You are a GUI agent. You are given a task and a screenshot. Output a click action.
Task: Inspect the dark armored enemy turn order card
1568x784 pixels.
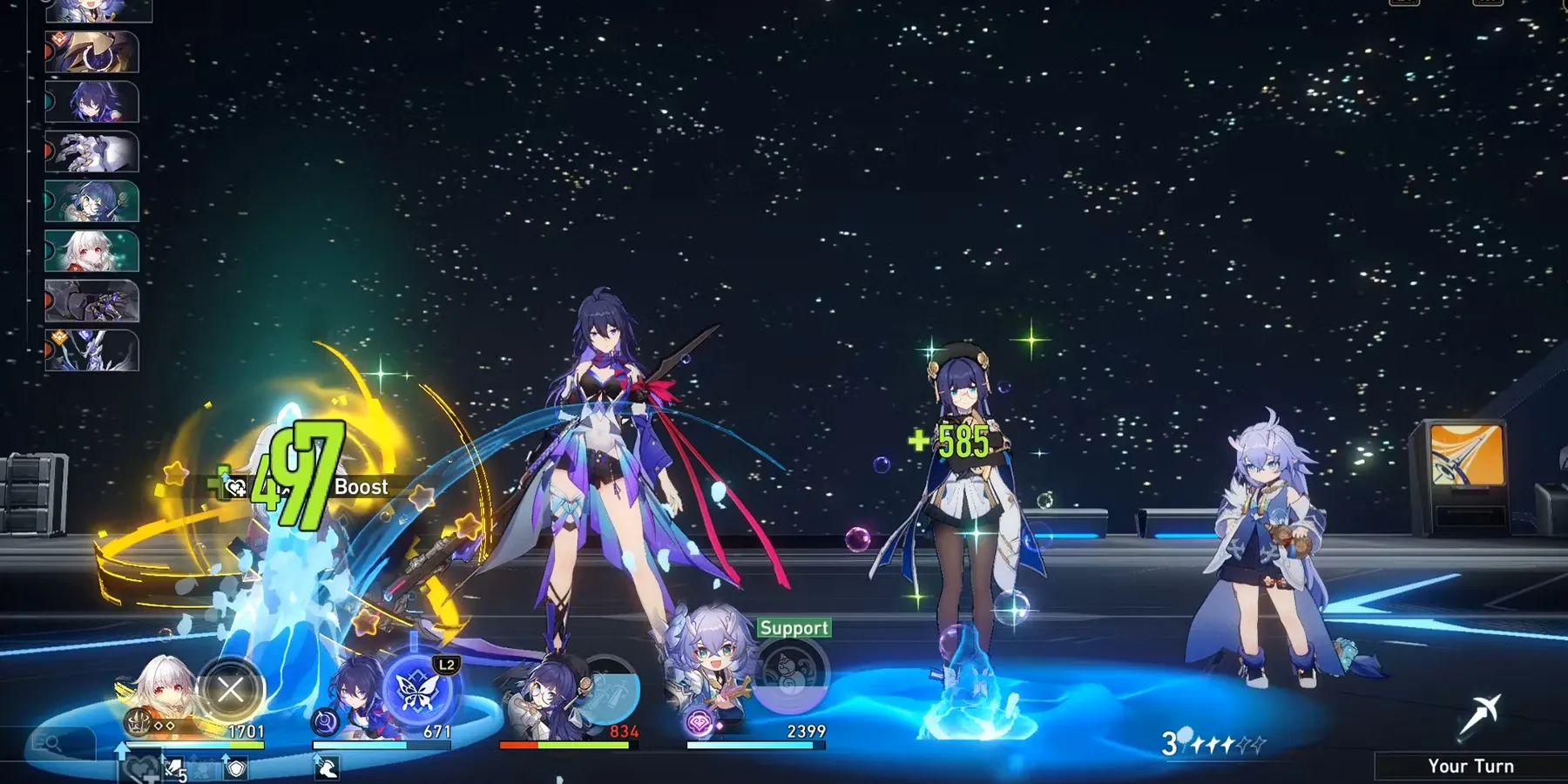tap(91, 301)
